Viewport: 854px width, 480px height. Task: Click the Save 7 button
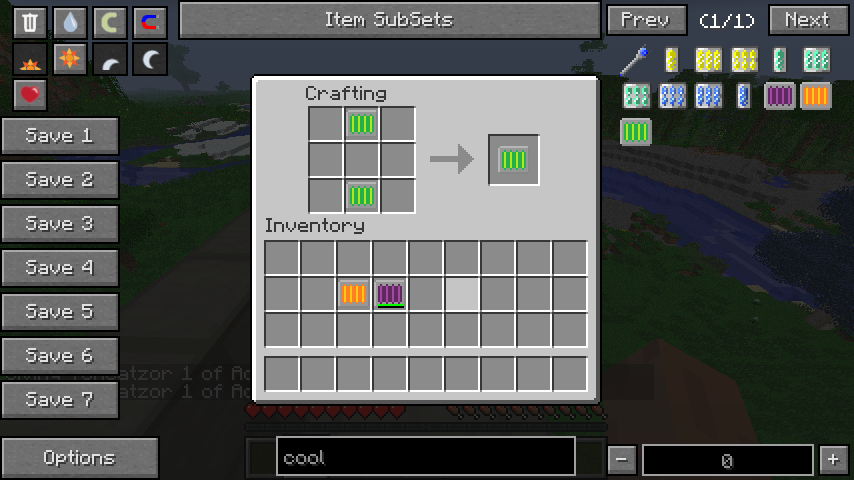coord(59,400)
